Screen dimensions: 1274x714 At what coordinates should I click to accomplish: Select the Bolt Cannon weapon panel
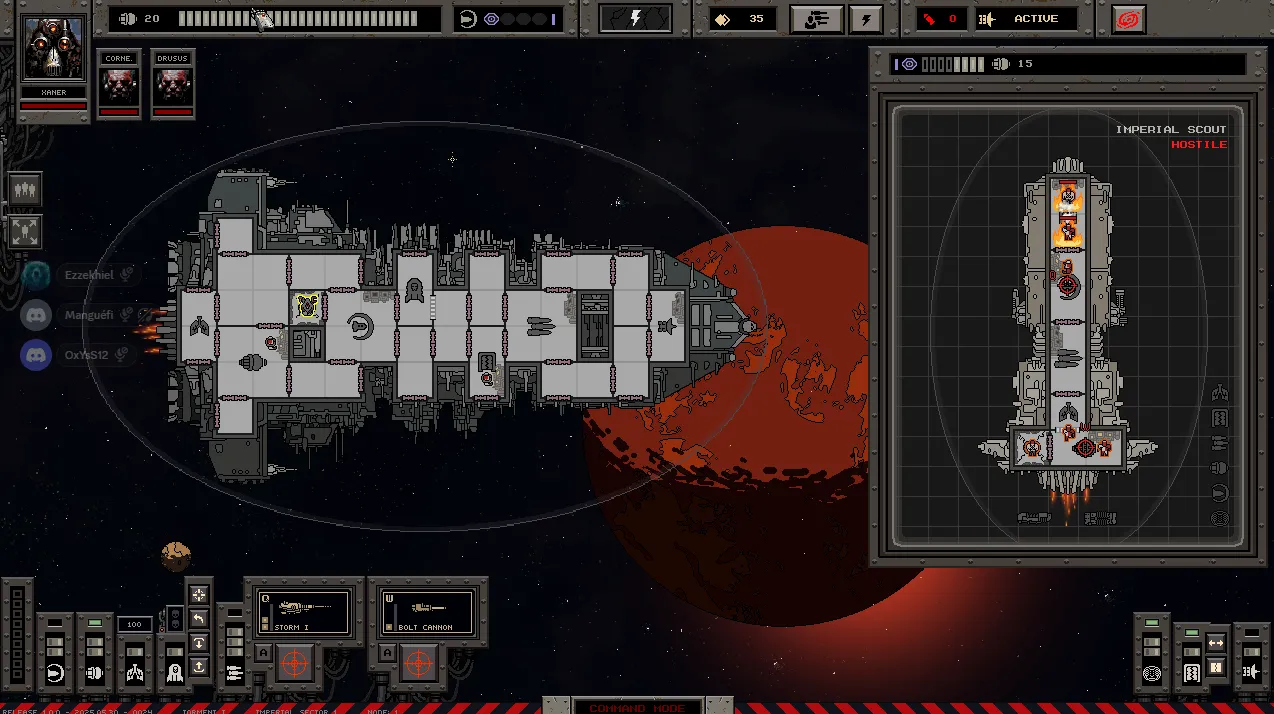click(426, 611)
